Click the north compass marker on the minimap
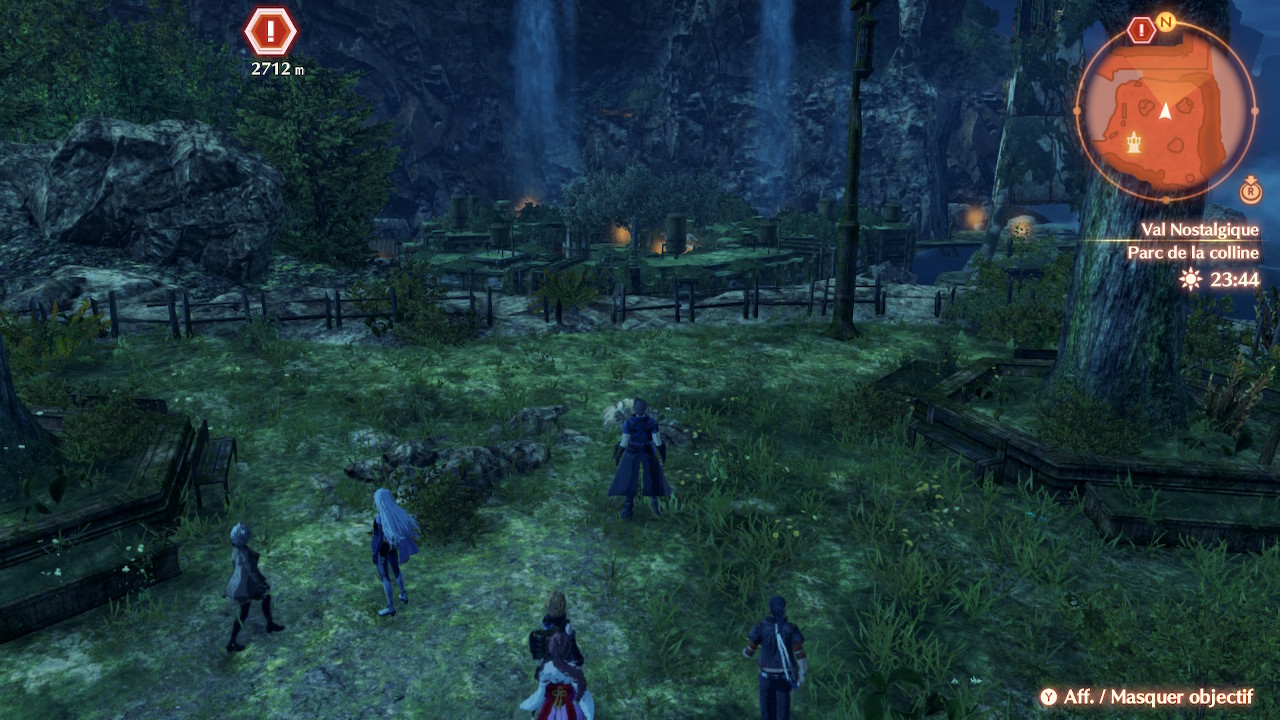Image resolution: width=1280 pixels, height=720 pixels. 1165,20
